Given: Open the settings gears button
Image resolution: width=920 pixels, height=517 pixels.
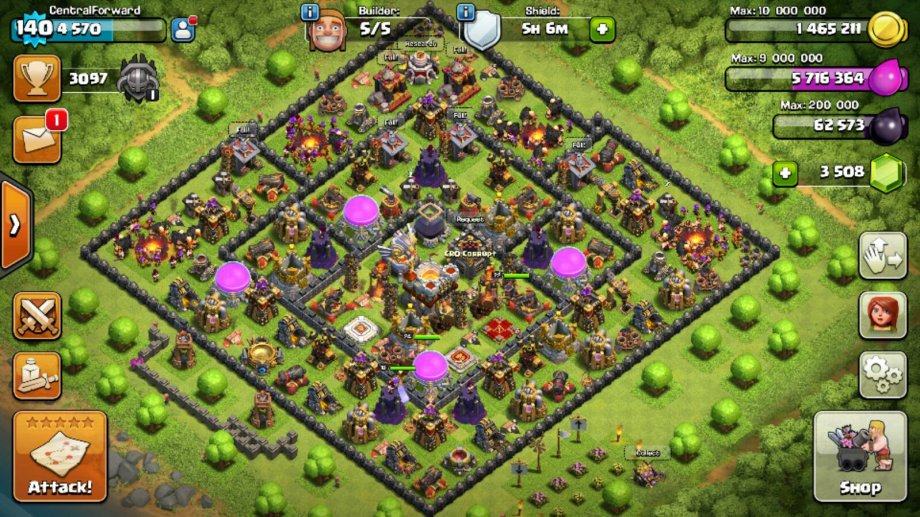Looking at the screenshot, I should (x=882, y=375).
